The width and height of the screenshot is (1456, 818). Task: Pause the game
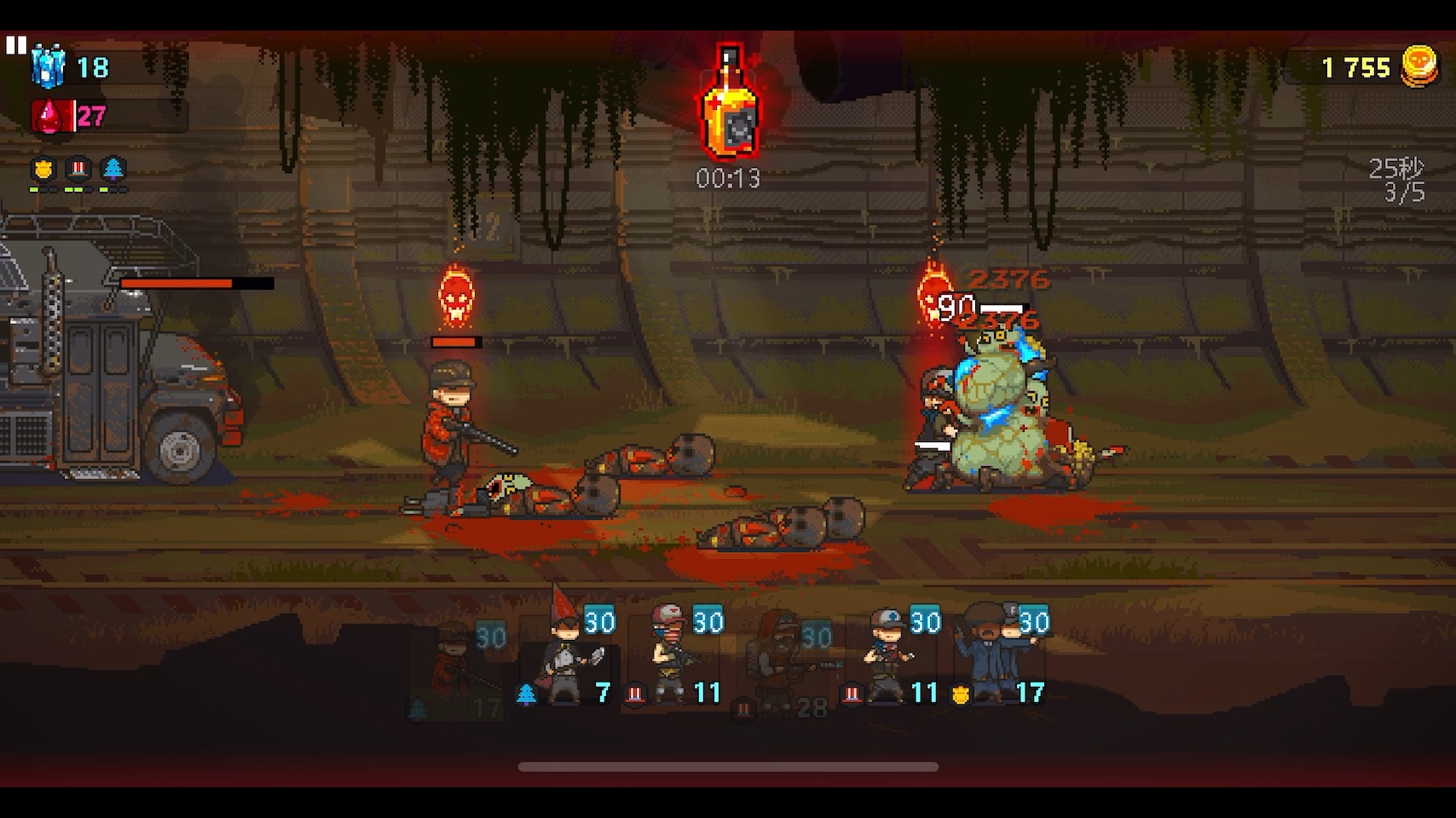tap(16, 45)
